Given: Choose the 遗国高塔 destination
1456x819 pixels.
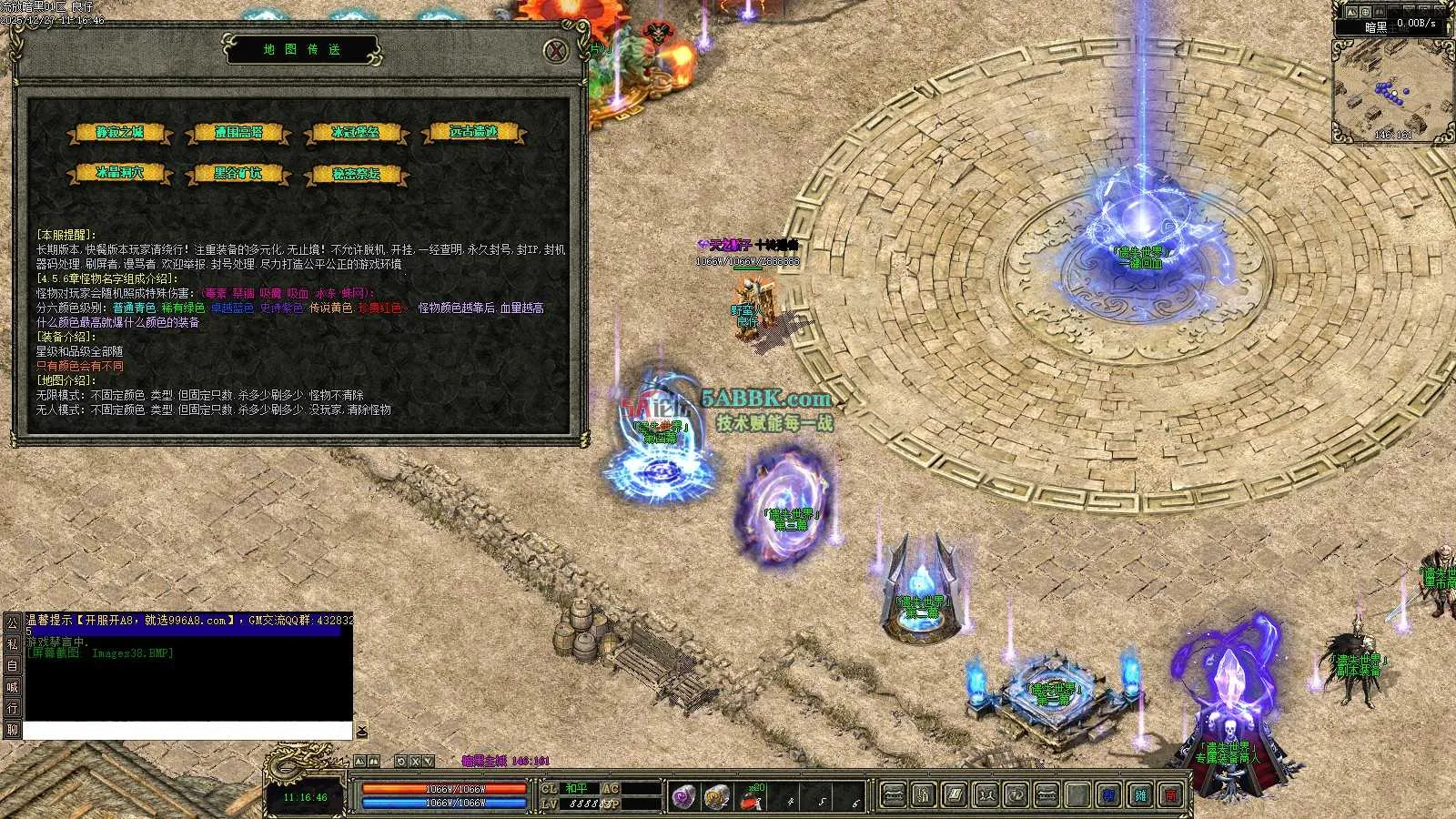Looking at the screenshot, I should click(x=238, y=133).
